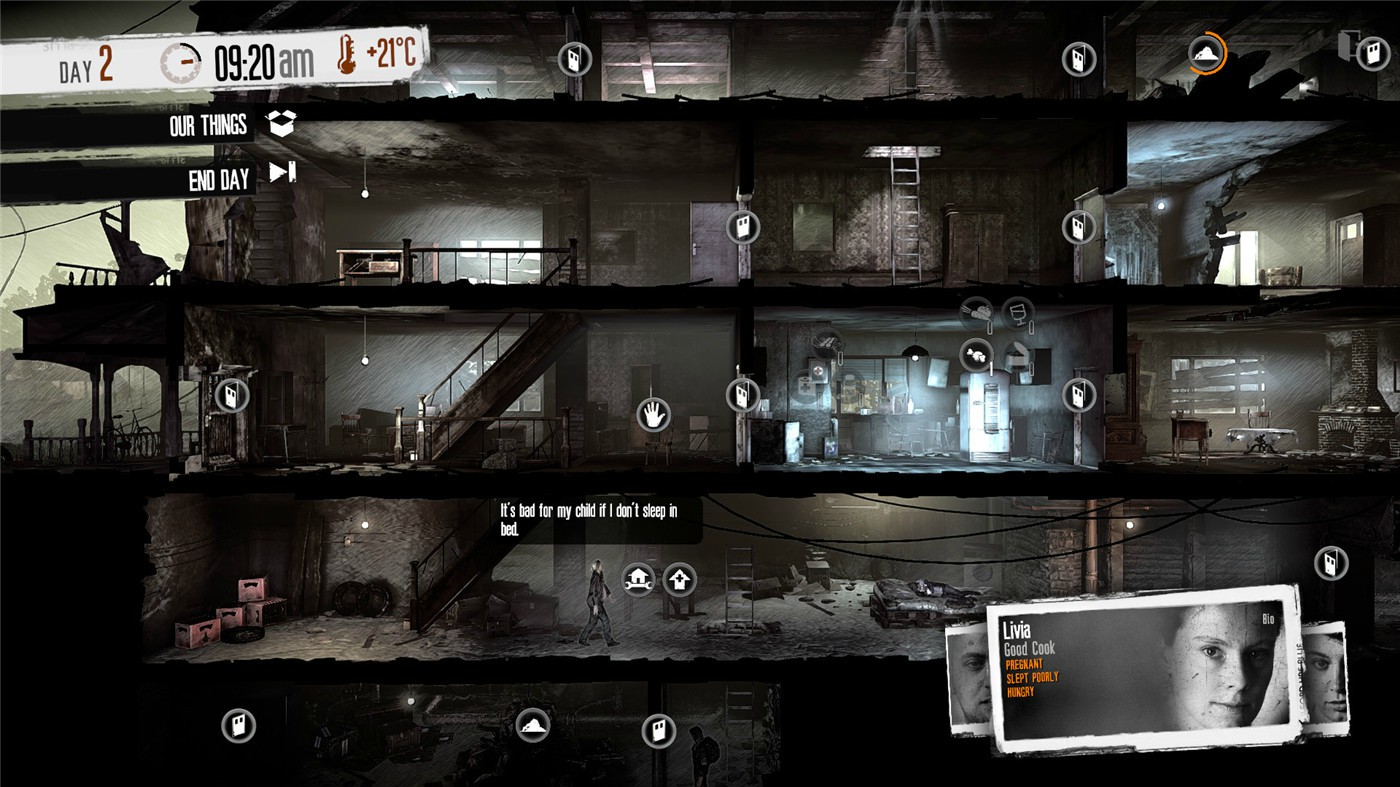Pick up the vegetables food icon above the fridge
The width and height of the screenshot is (1400, 787).
coord(976,312)
